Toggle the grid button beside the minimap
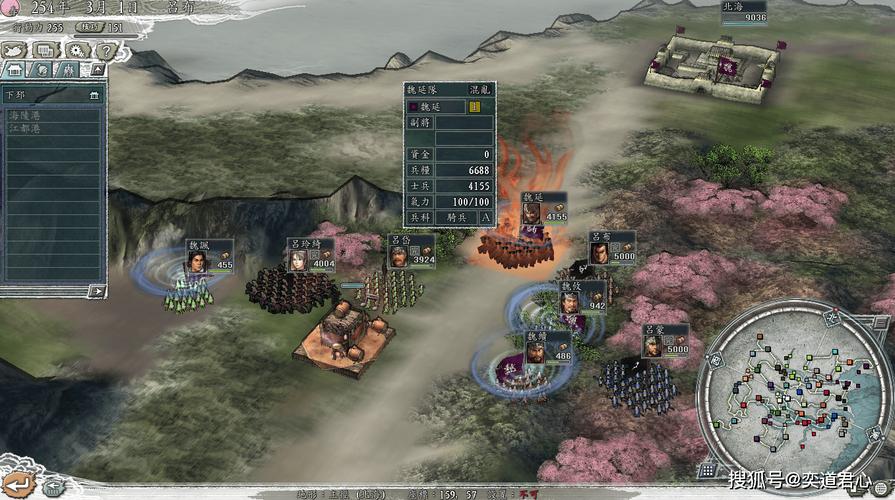The image size is (895, 500). (707, 468)
